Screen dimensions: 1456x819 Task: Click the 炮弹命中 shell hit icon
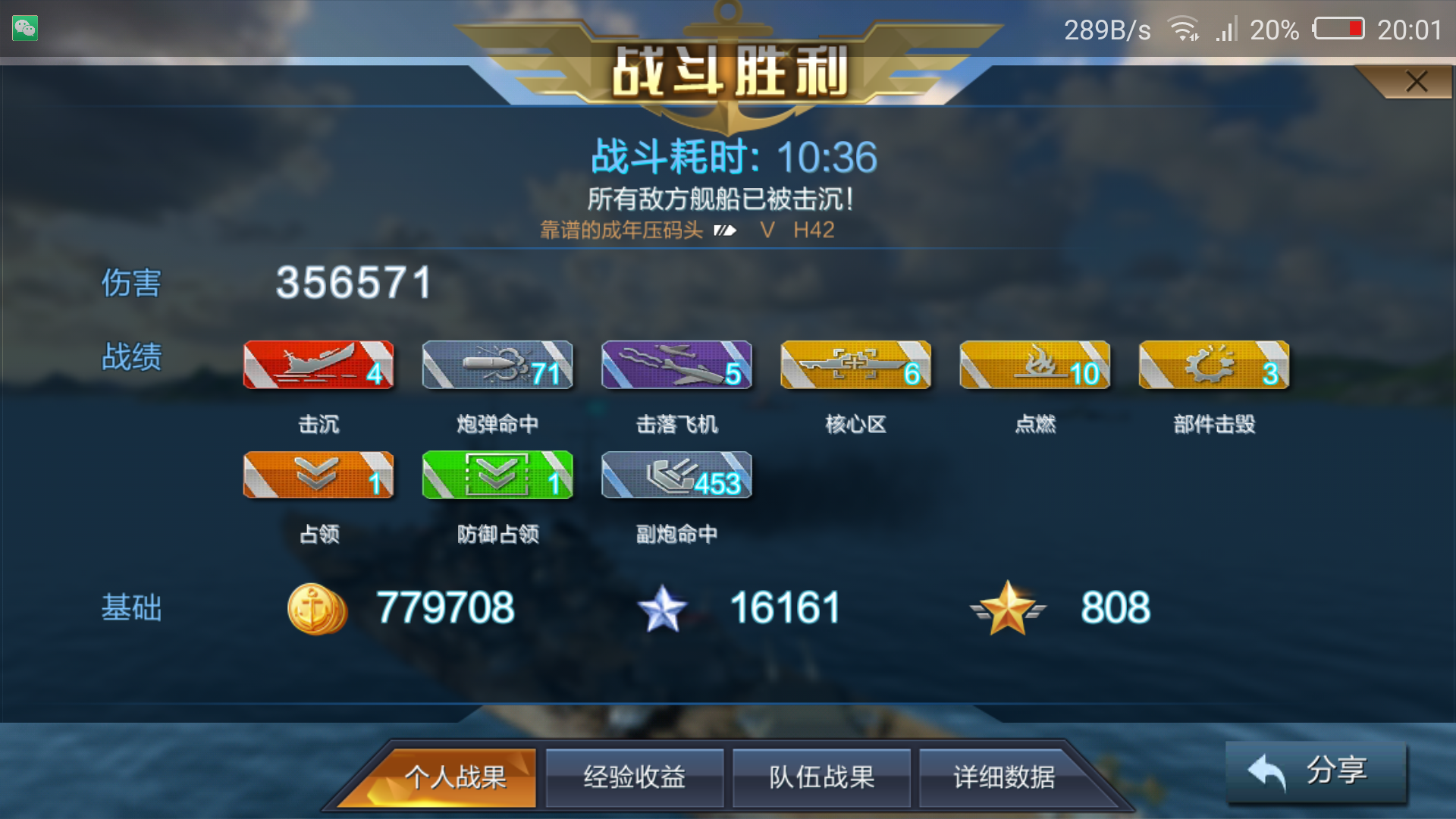[x=497, y=365]
